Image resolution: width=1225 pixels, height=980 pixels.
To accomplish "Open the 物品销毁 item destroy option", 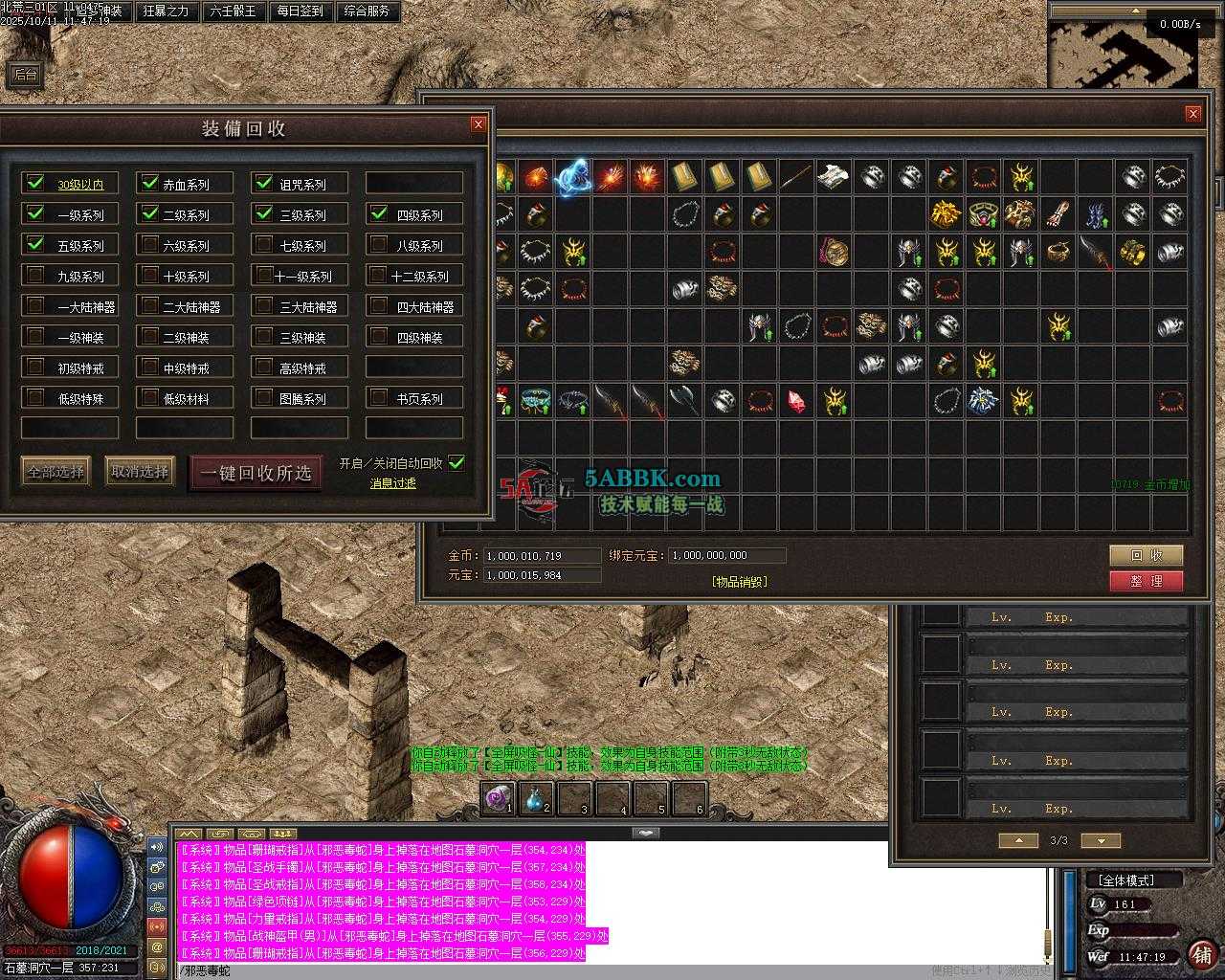I will [740, 581].
